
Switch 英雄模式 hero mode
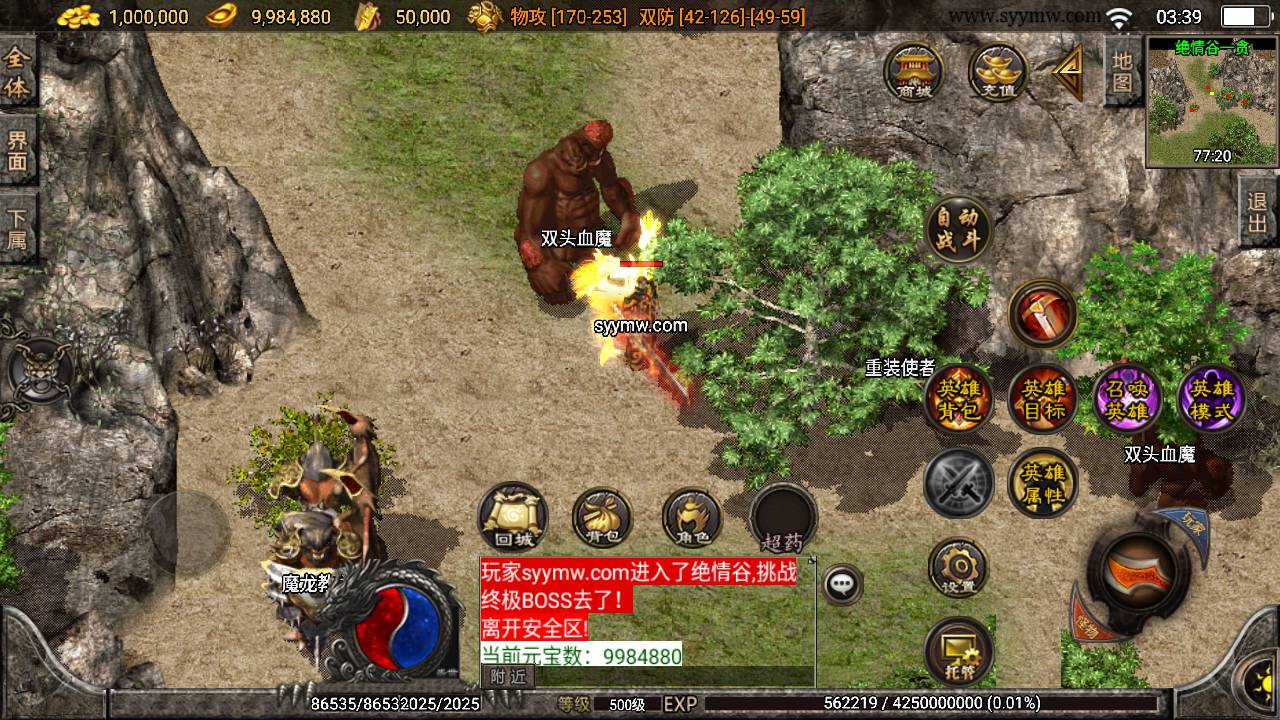click(1212, 398)
